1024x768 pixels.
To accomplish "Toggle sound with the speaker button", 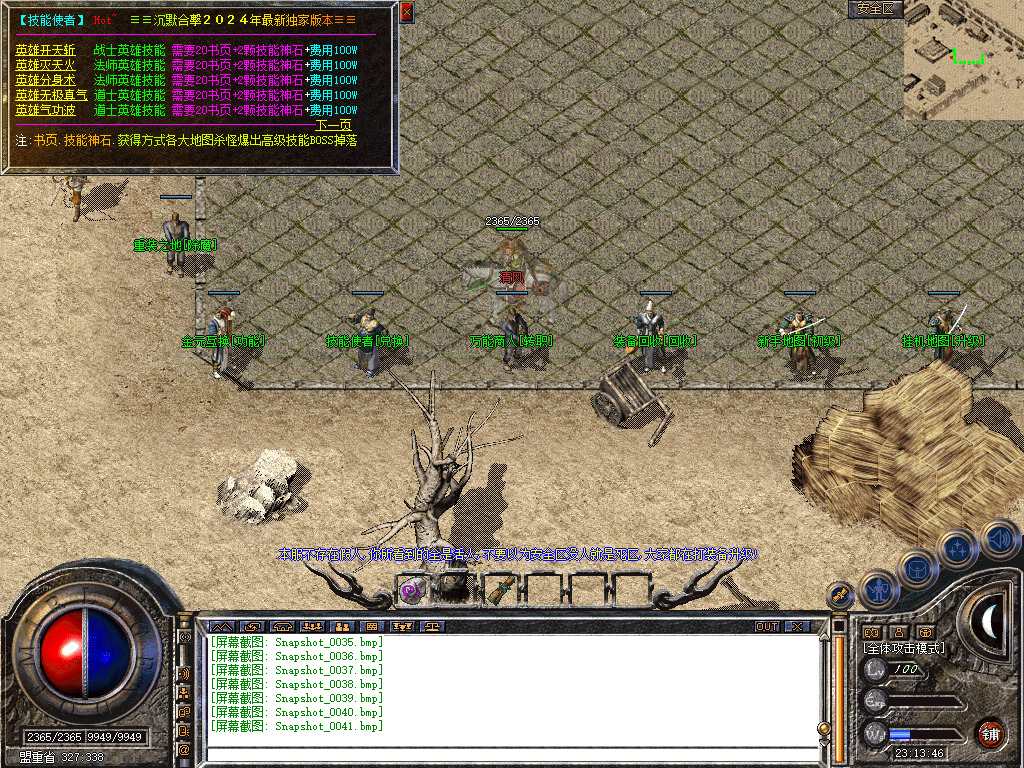I will pos(998,539).
